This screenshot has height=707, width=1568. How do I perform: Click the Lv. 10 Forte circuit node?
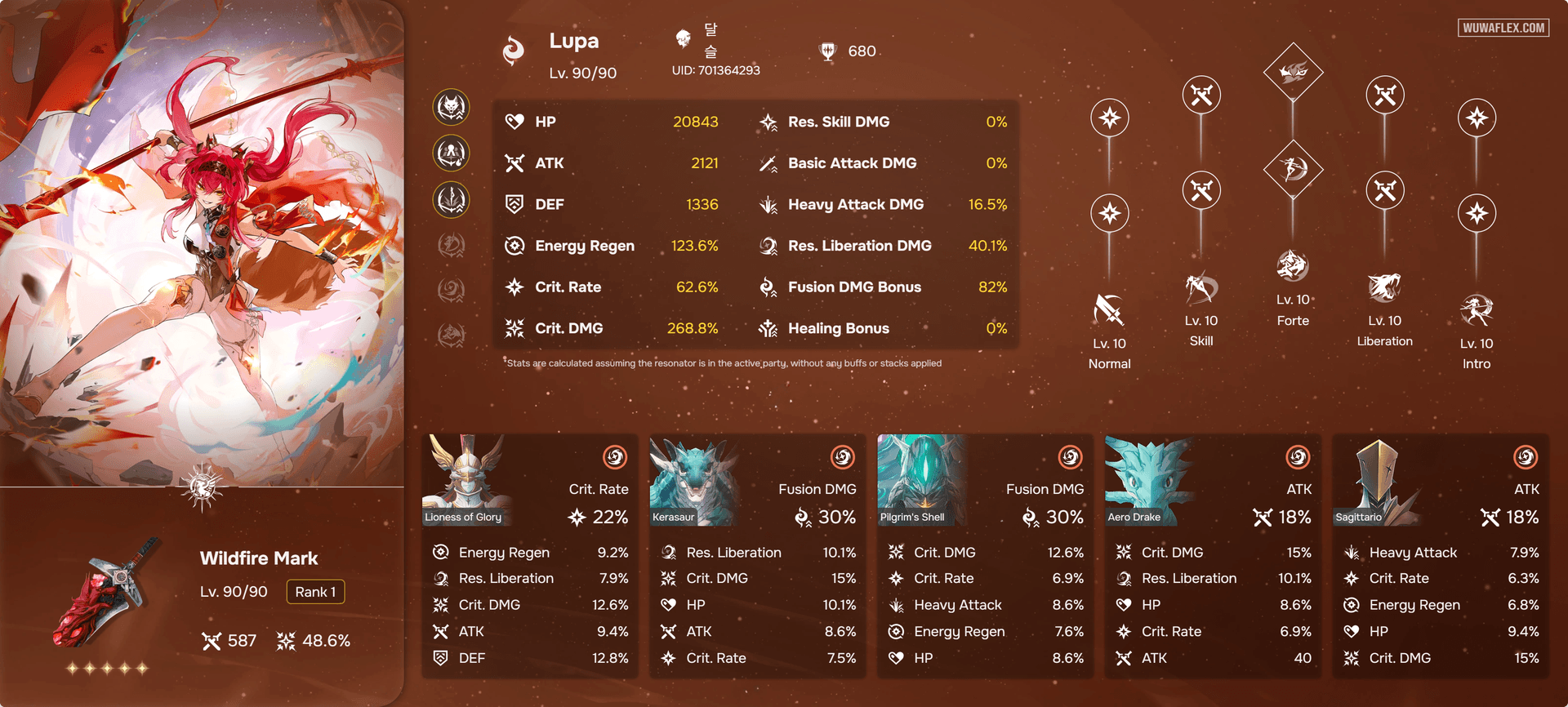[x=1293, y=265]
